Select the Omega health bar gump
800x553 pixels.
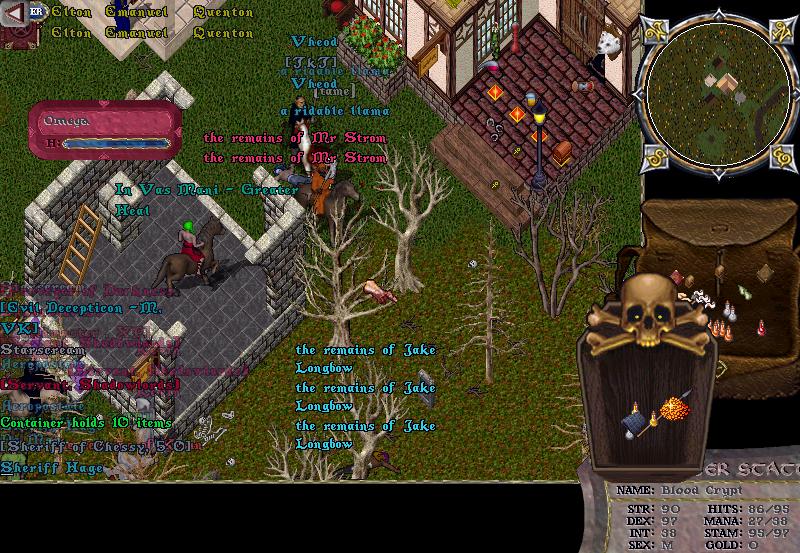coord(102,130)
